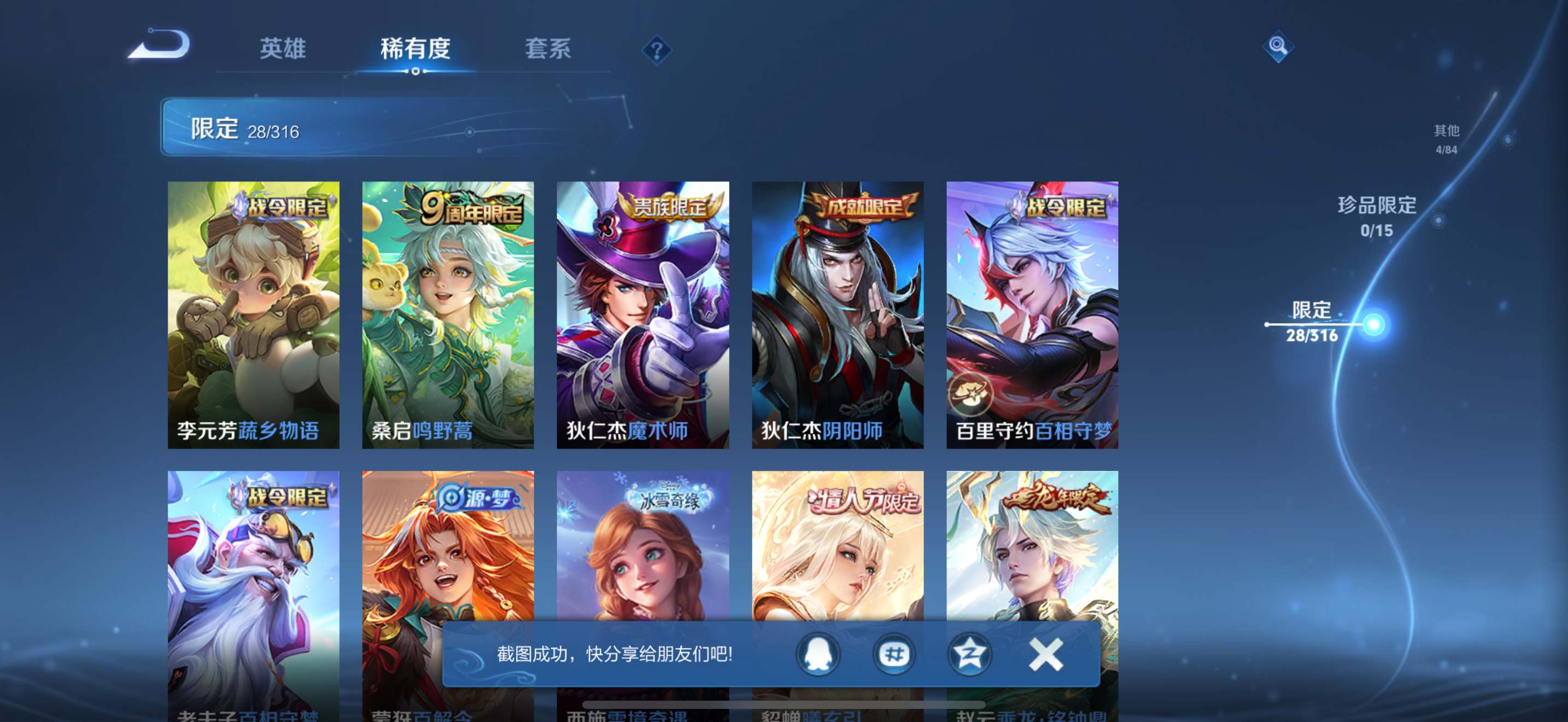Switch to the 英雄 tab

(x=283, y=49)
